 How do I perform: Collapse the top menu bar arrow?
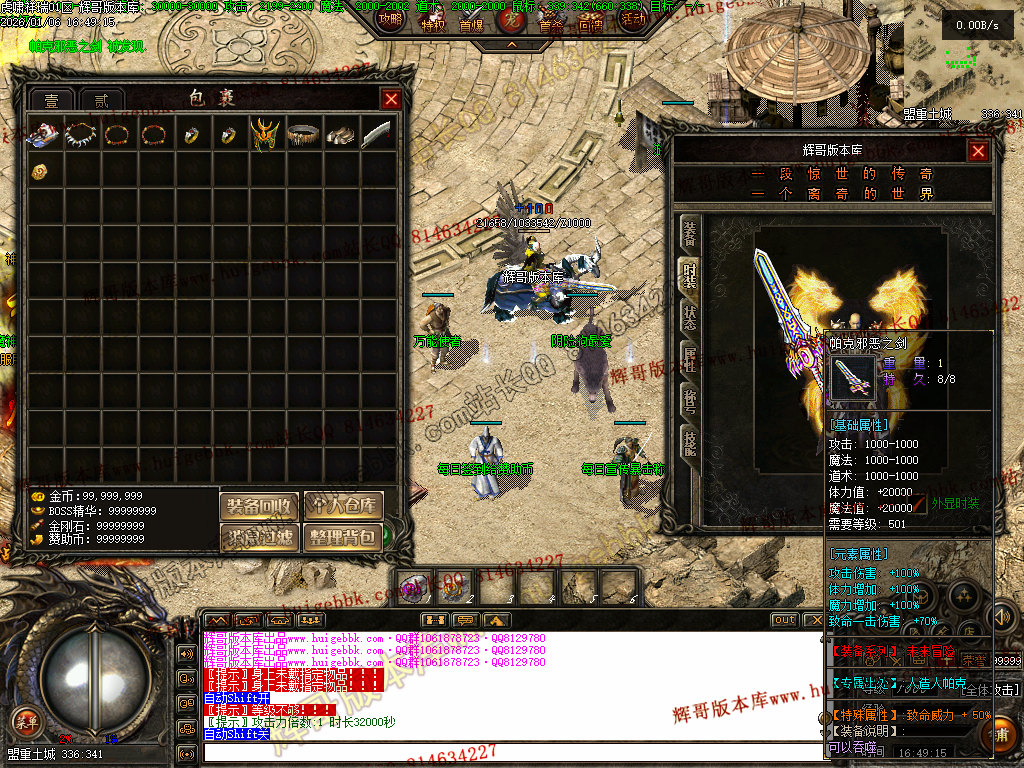coord(511,45)
